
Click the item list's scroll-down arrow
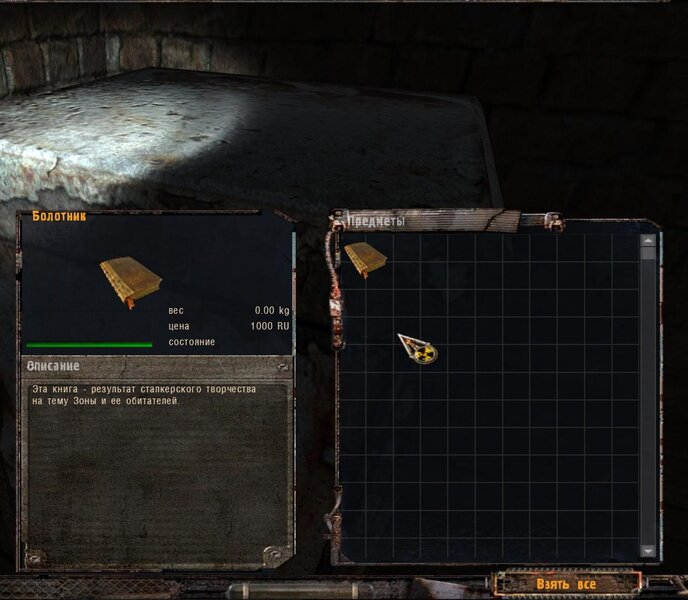[648, 551]
